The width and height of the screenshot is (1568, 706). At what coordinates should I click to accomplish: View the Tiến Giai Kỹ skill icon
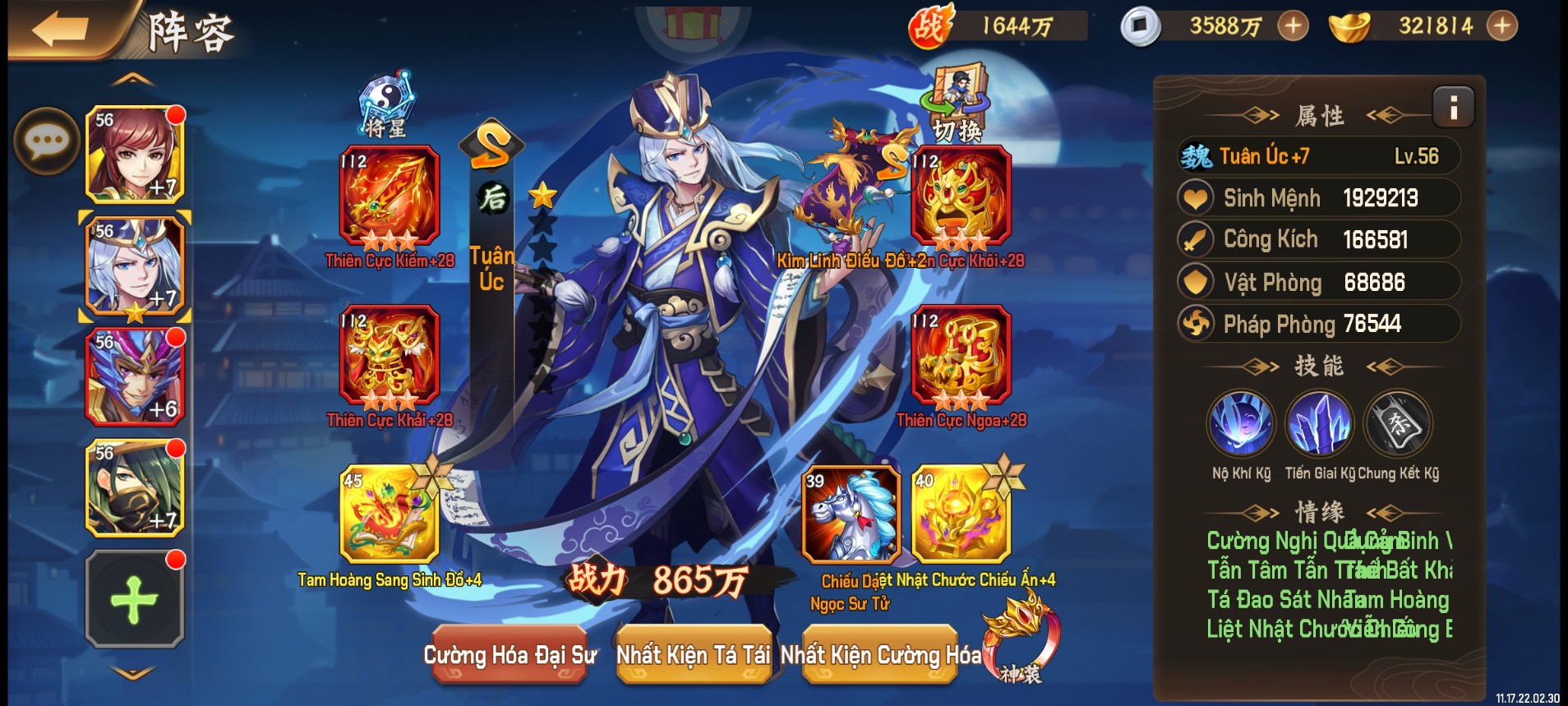(x=1320, y=422)
